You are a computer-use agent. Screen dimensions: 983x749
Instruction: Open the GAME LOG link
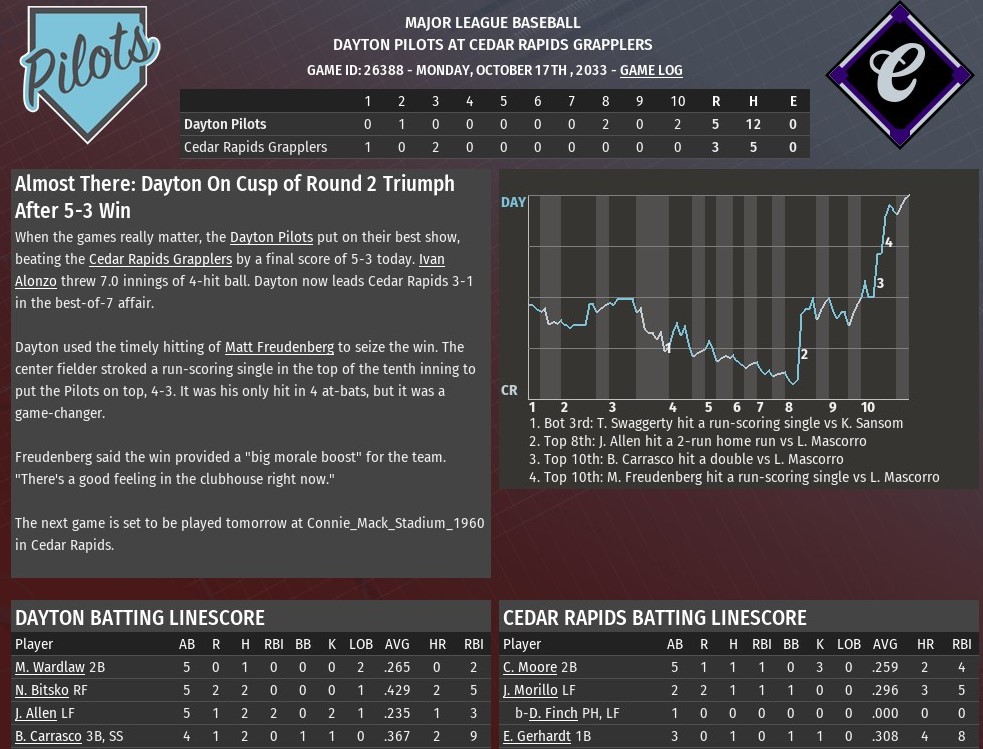coord(651,70)
